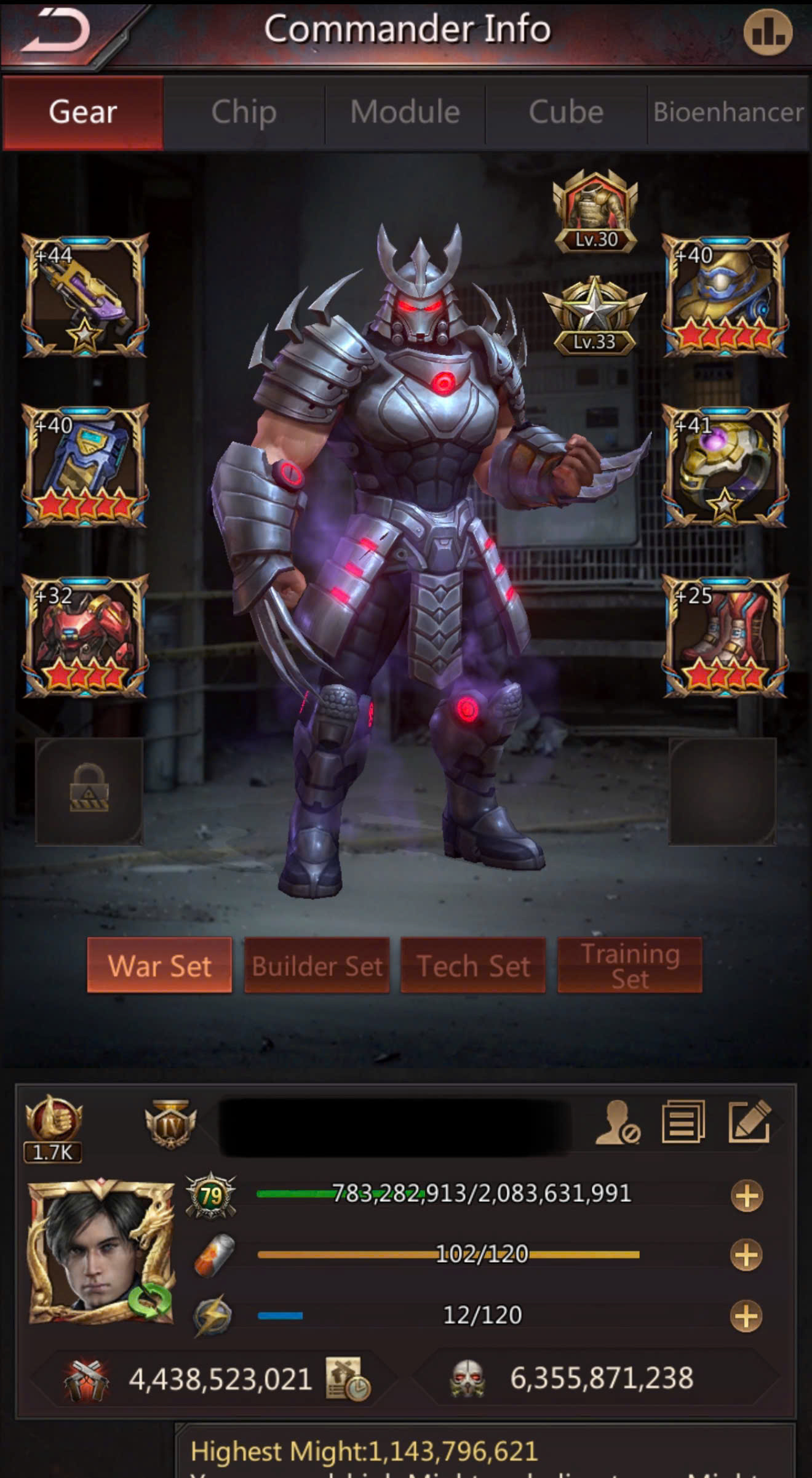
Task: Select the Cube tab
Action: click(566, 113)
